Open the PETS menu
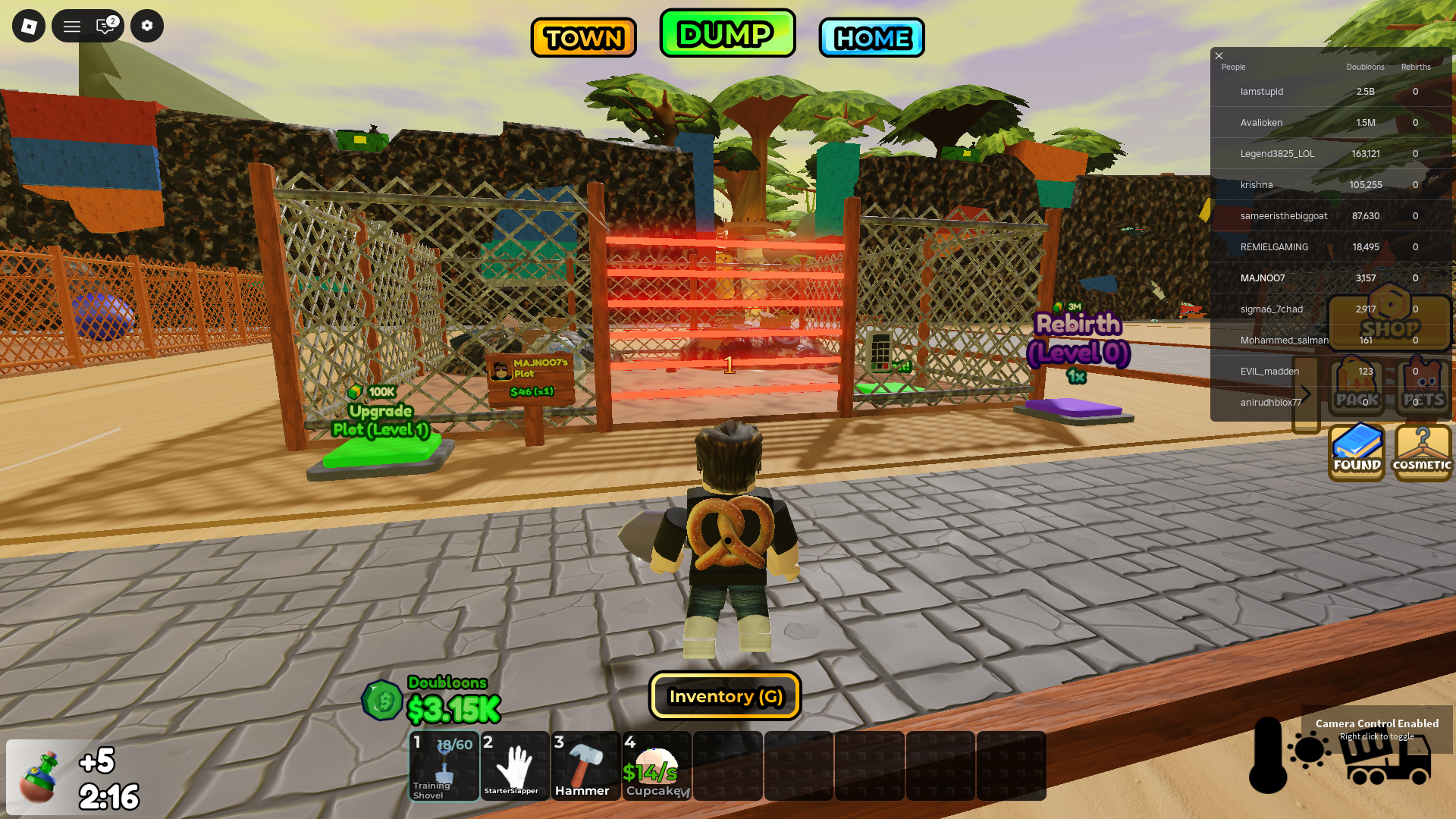Image resolution: width=1456 pixels, height=819 pixels. [x=1423, y=387]
